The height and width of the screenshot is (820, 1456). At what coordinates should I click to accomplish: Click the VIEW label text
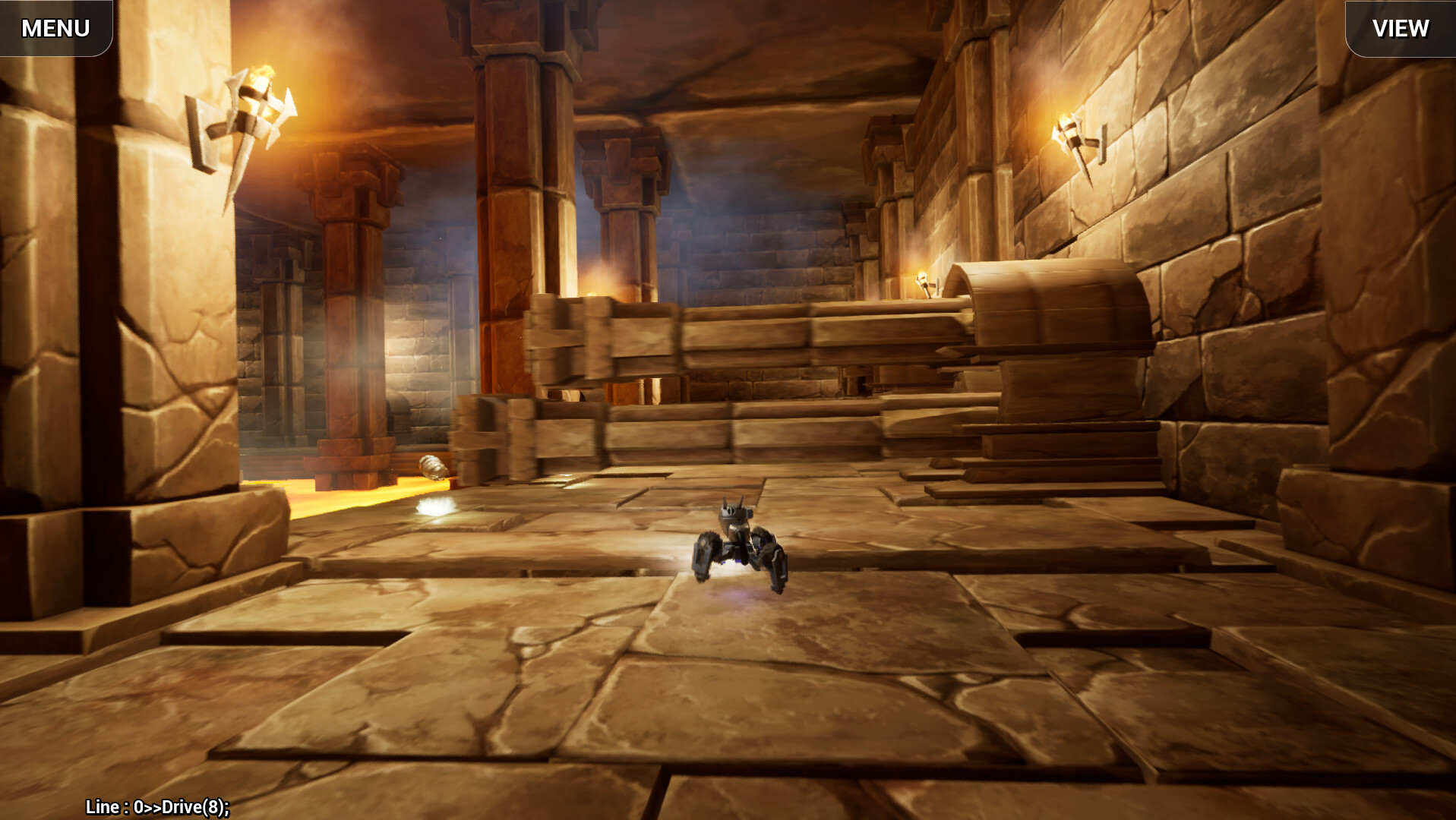(x=1400, y=29)
